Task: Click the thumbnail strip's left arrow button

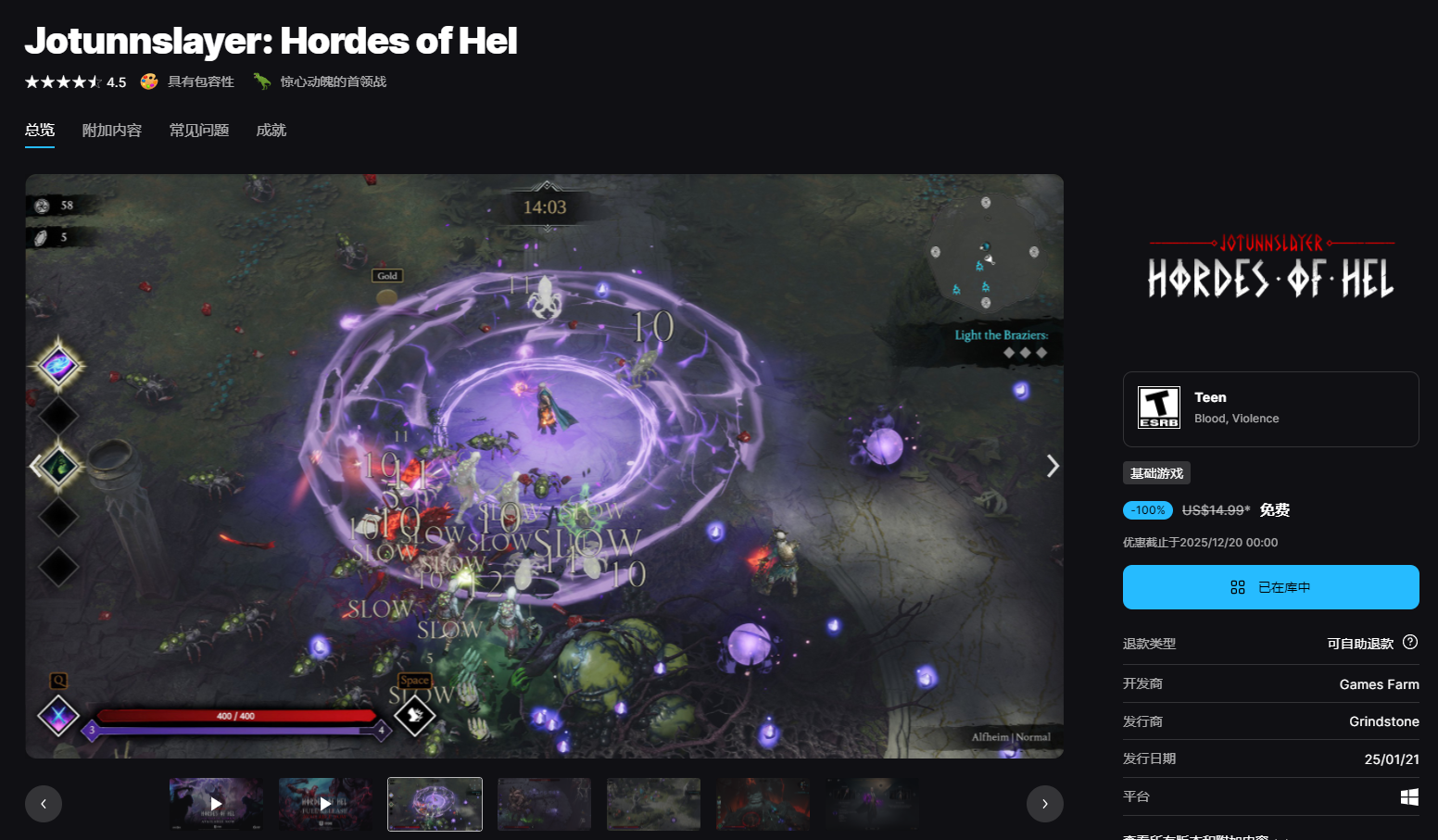Action: point(44,804)
